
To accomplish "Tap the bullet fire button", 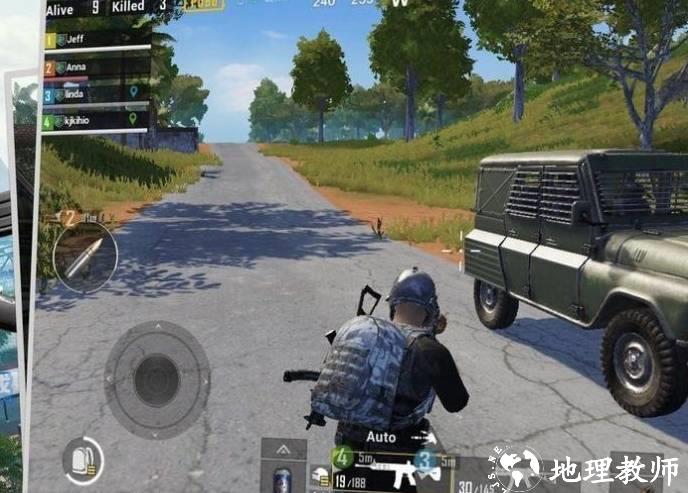I will (x=85, y=257).
